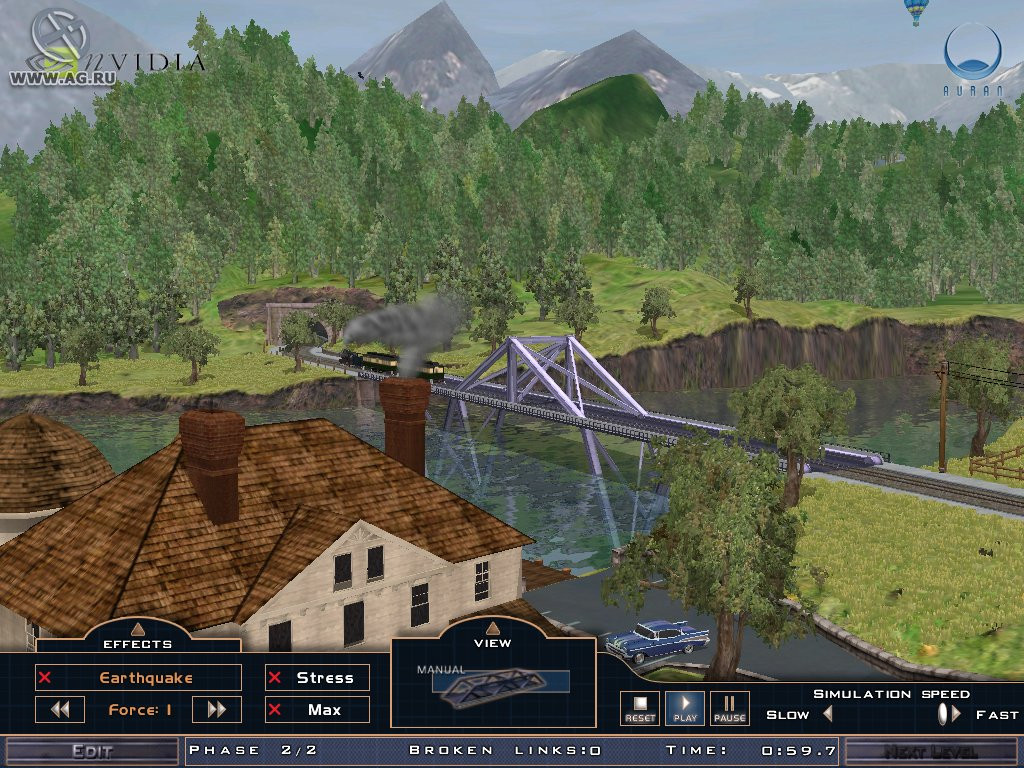
Task: Reset the bridge simulation
Action: 640,708
